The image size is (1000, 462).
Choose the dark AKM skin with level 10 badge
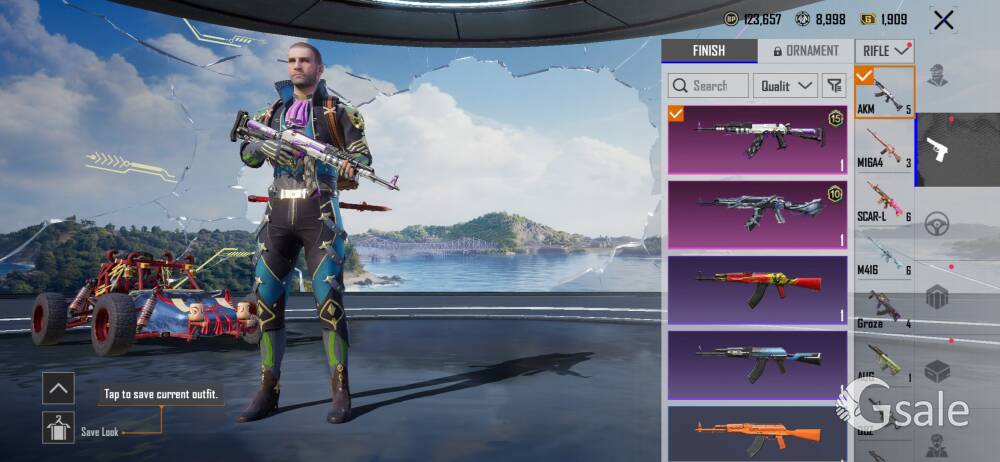(757, 214)
